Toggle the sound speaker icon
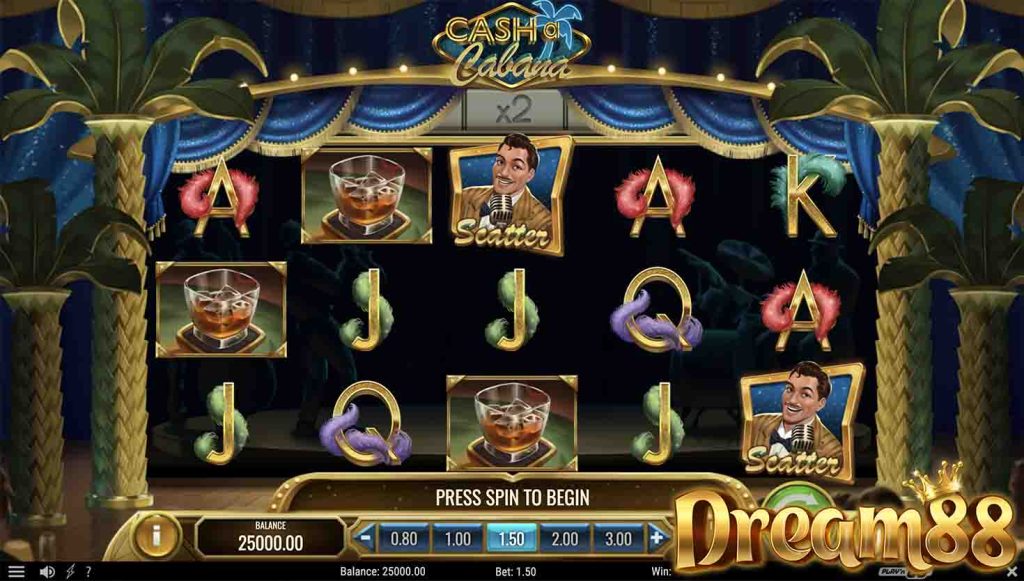Image resolution: width=1024 pixels, height=581 pixels. pyautogui.click(x=46, y=572)
